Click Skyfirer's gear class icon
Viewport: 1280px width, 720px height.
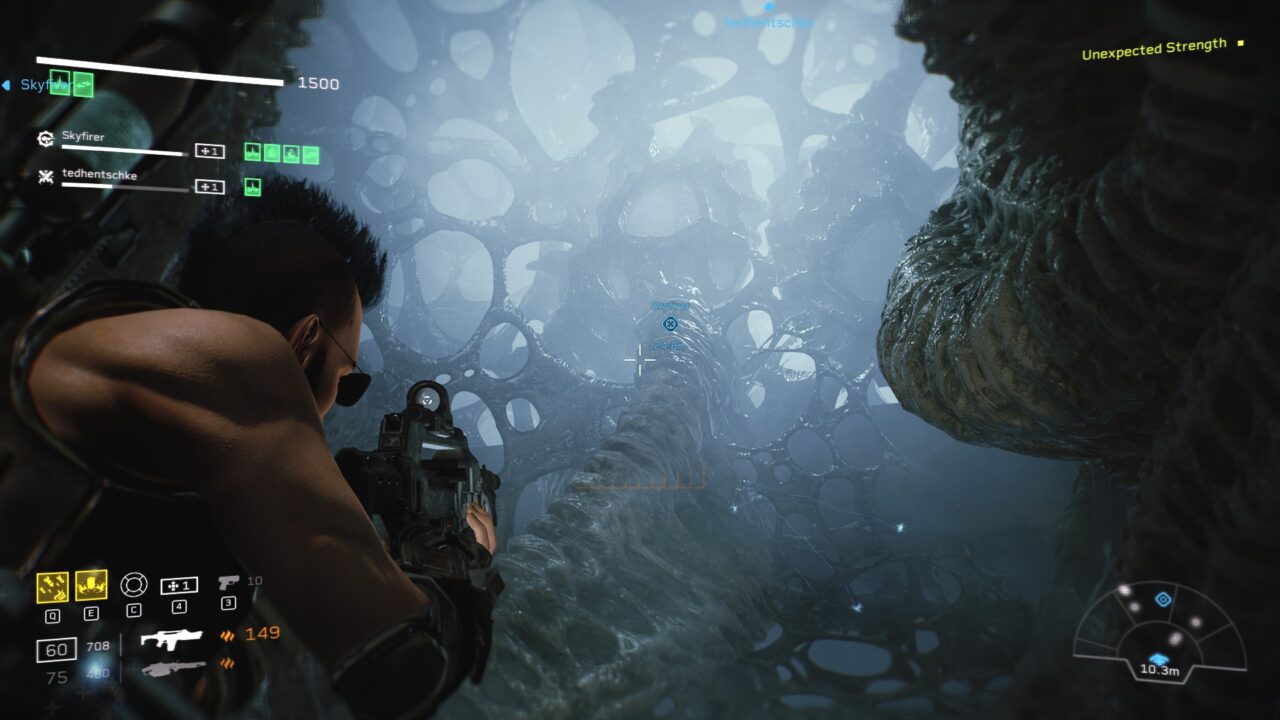pyautogui.click(x=45, y=140)
